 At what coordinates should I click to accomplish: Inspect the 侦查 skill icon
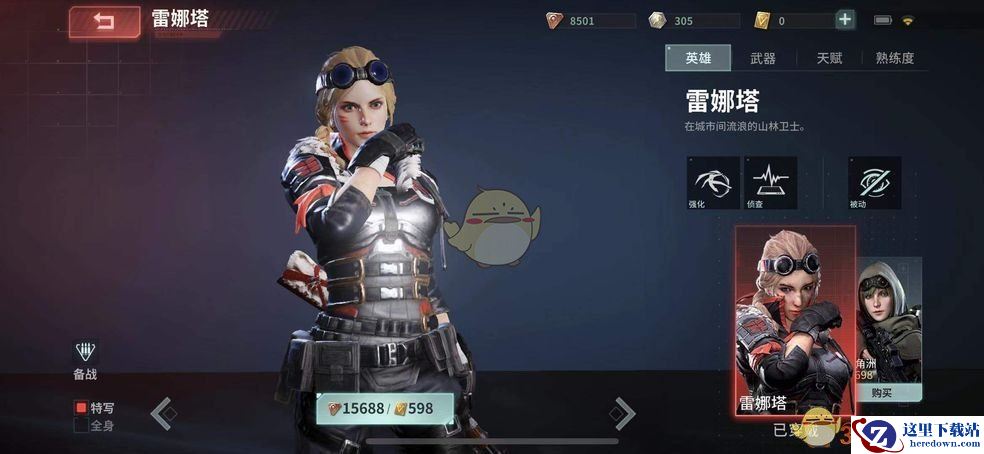tap(771, 181)
